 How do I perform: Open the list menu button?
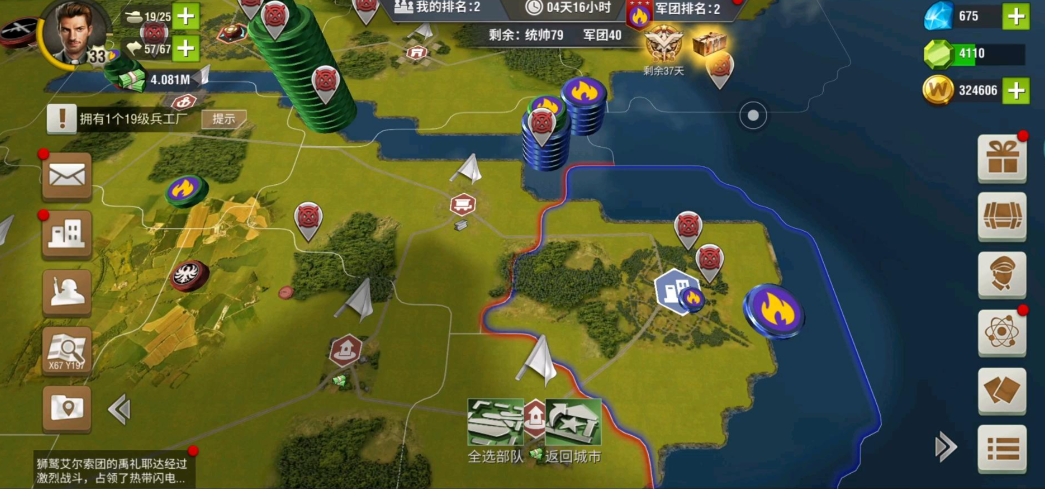pyautogui.click(x=1001, y=448)
